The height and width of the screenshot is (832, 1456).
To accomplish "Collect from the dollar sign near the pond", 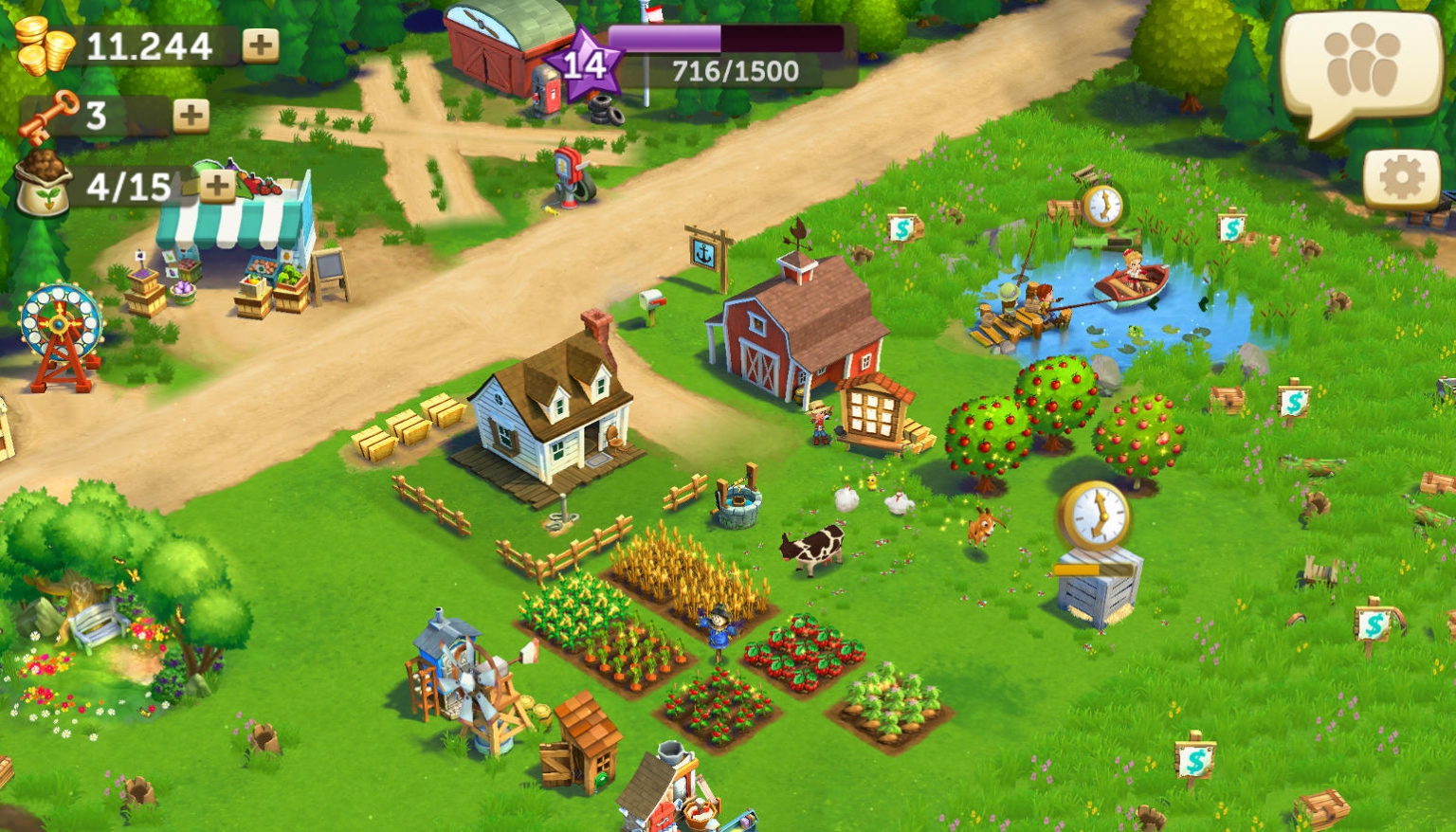I will [x=902, y=229].
